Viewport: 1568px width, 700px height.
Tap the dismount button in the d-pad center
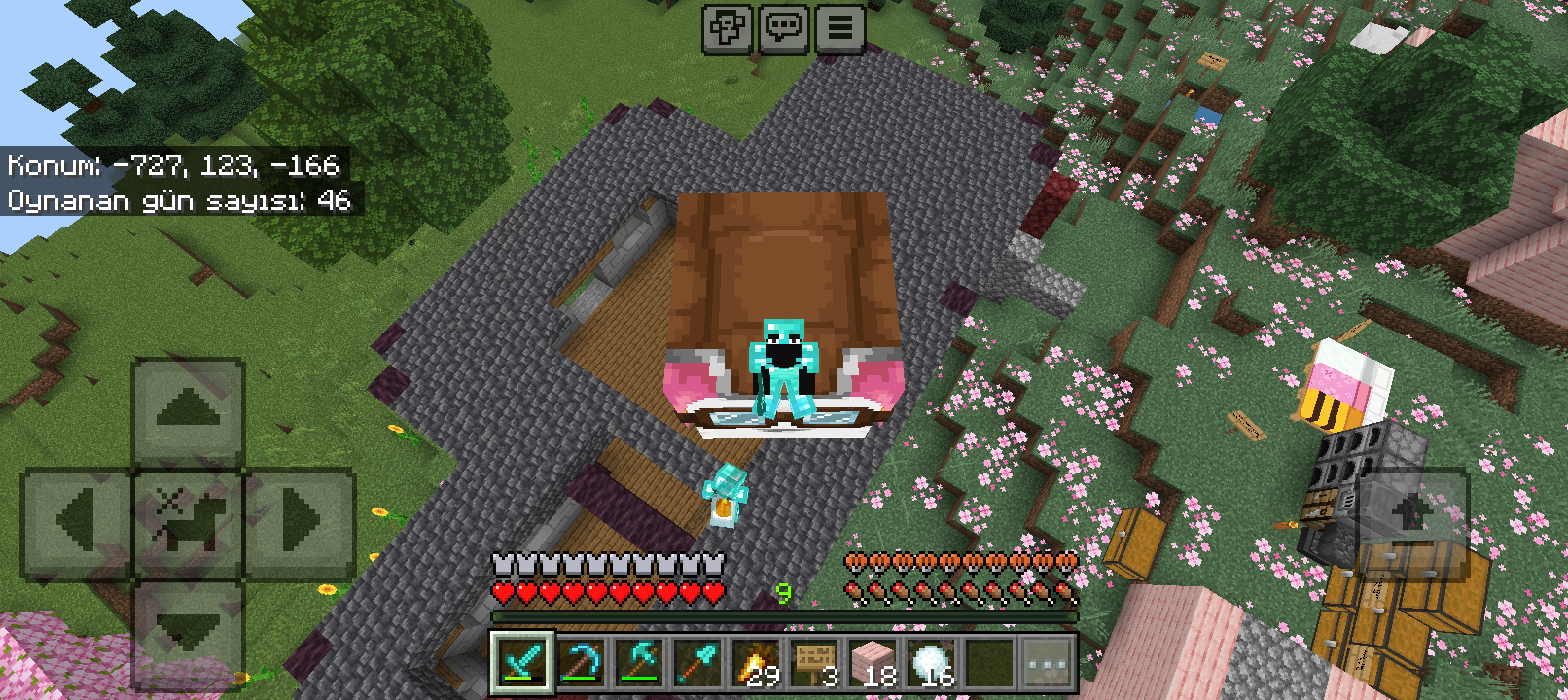188,522
